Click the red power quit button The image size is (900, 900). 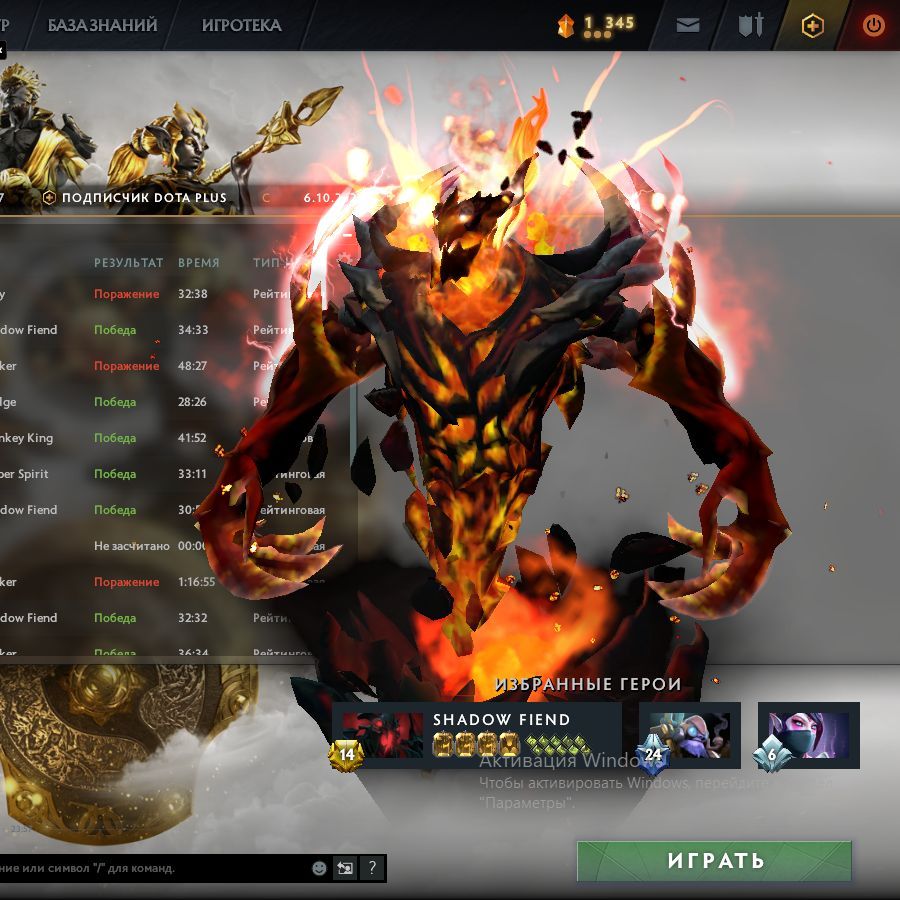coord(873,26)
